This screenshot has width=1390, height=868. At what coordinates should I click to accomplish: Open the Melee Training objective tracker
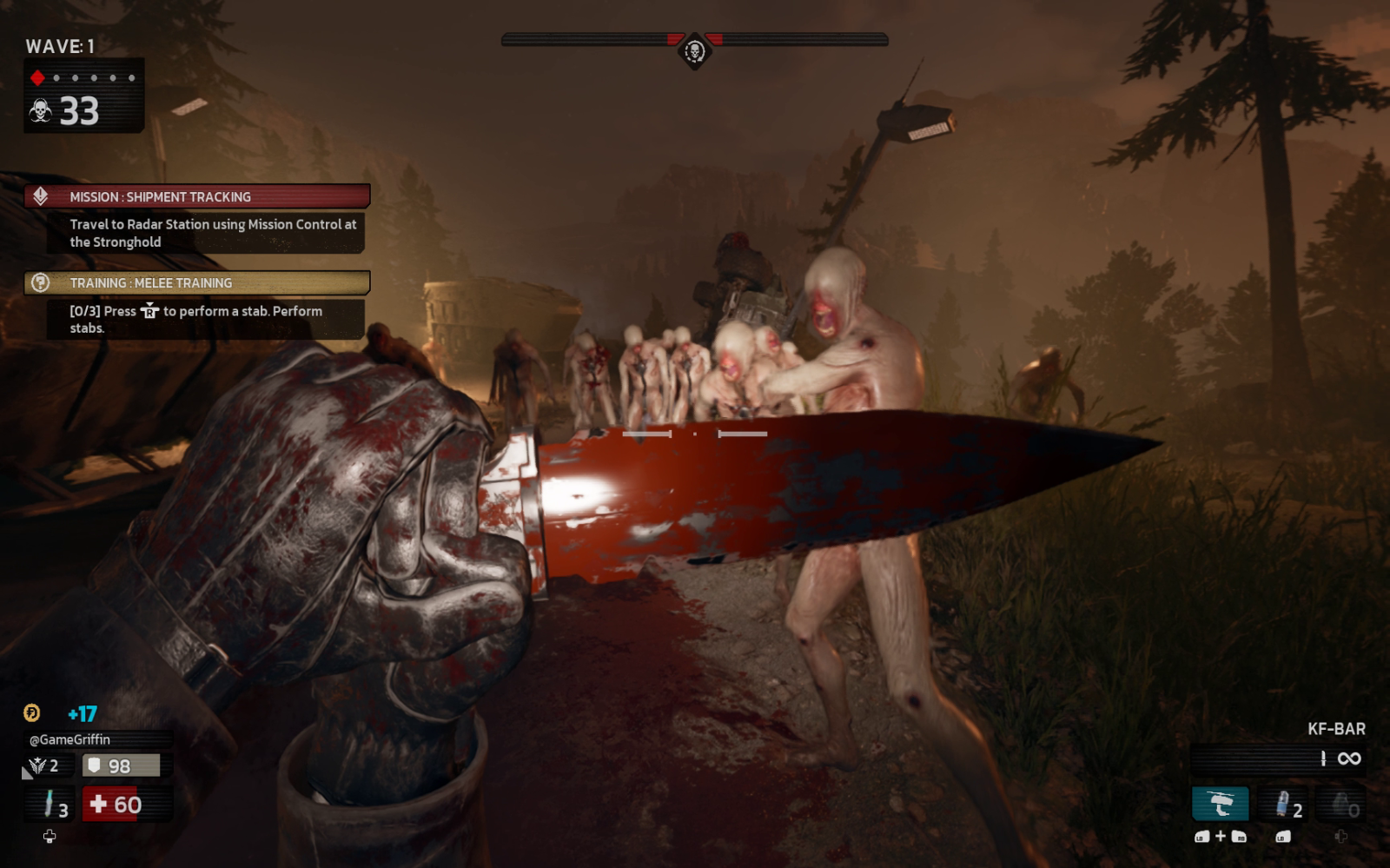click(x=197, y=283)
